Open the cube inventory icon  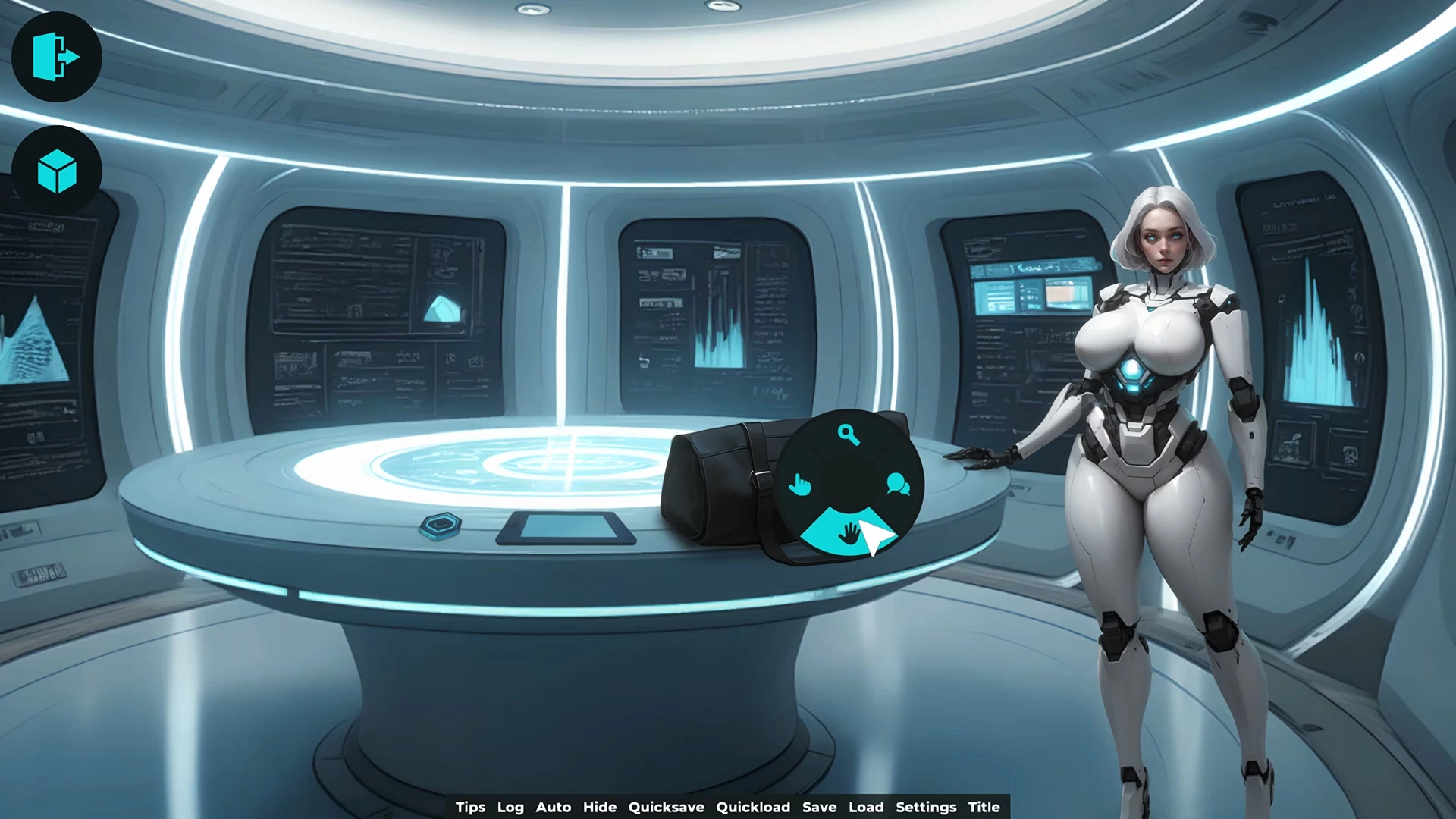[x=57, y=171]
